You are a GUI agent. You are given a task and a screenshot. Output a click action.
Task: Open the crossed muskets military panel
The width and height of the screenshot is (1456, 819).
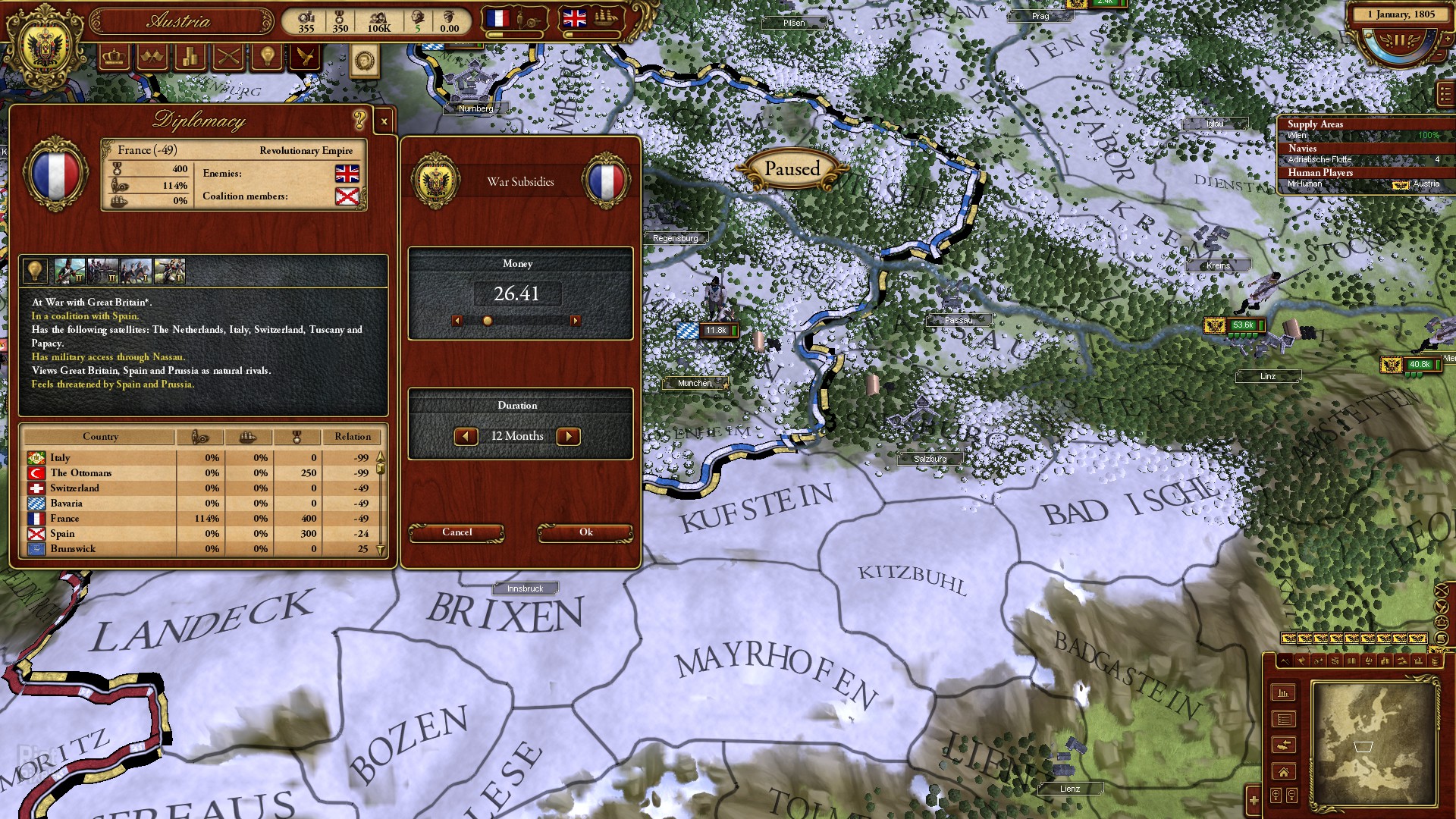tap(228, 57)
